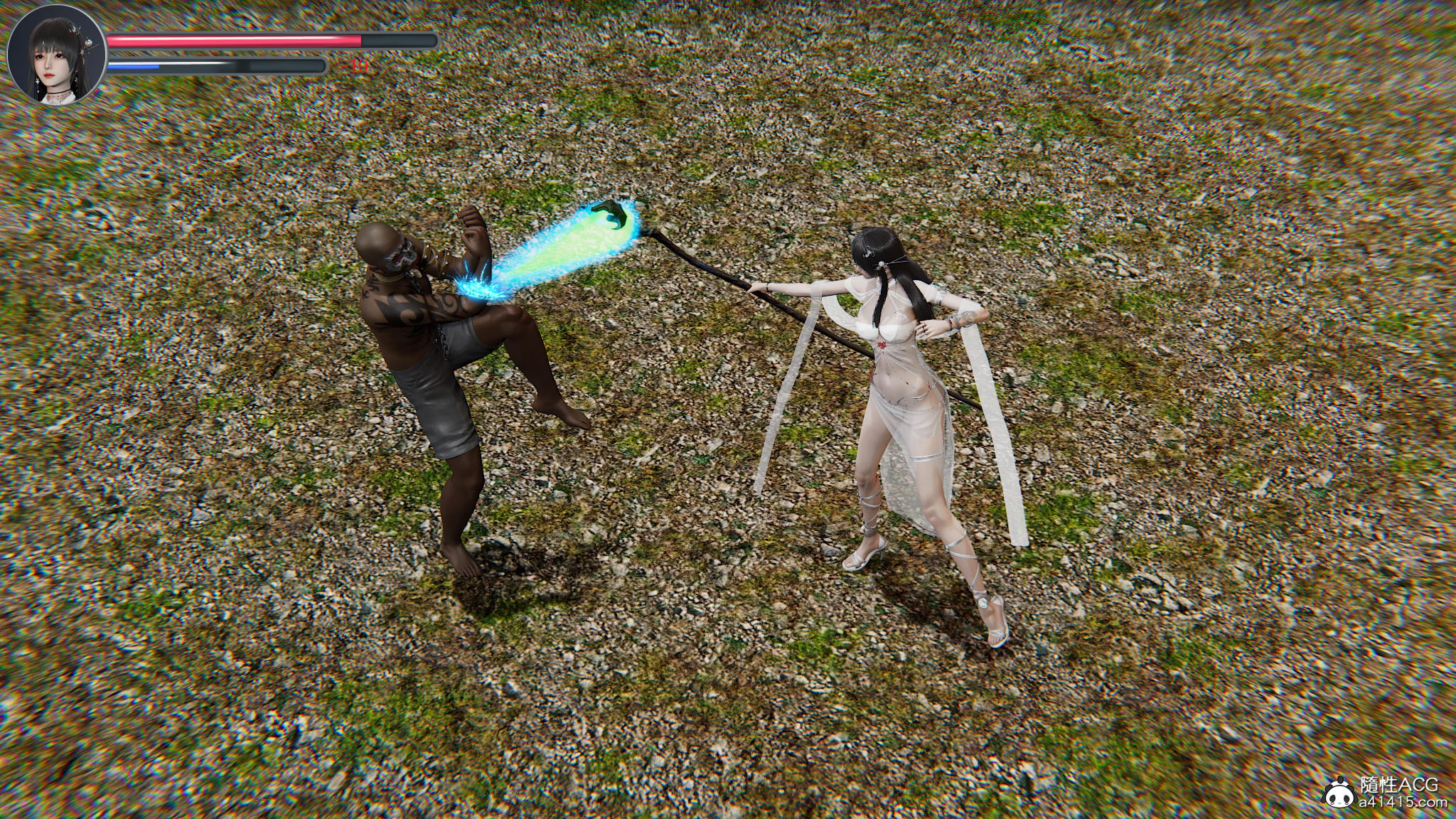Click the heroine's portrait avatar
Image resolution: width=1456 pixels, height=819 pixels.
(x=57, y=58)
